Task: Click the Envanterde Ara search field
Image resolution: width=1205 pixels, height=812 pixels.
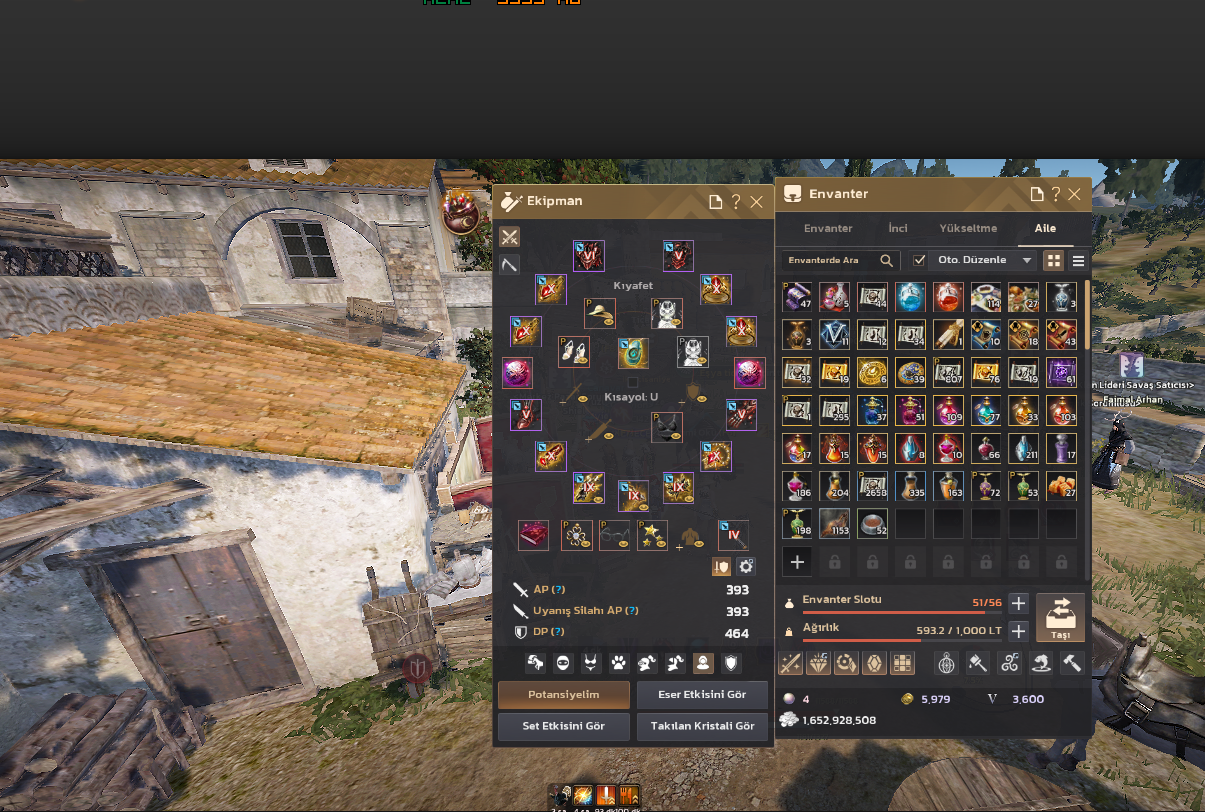Action: pos(830,260)
